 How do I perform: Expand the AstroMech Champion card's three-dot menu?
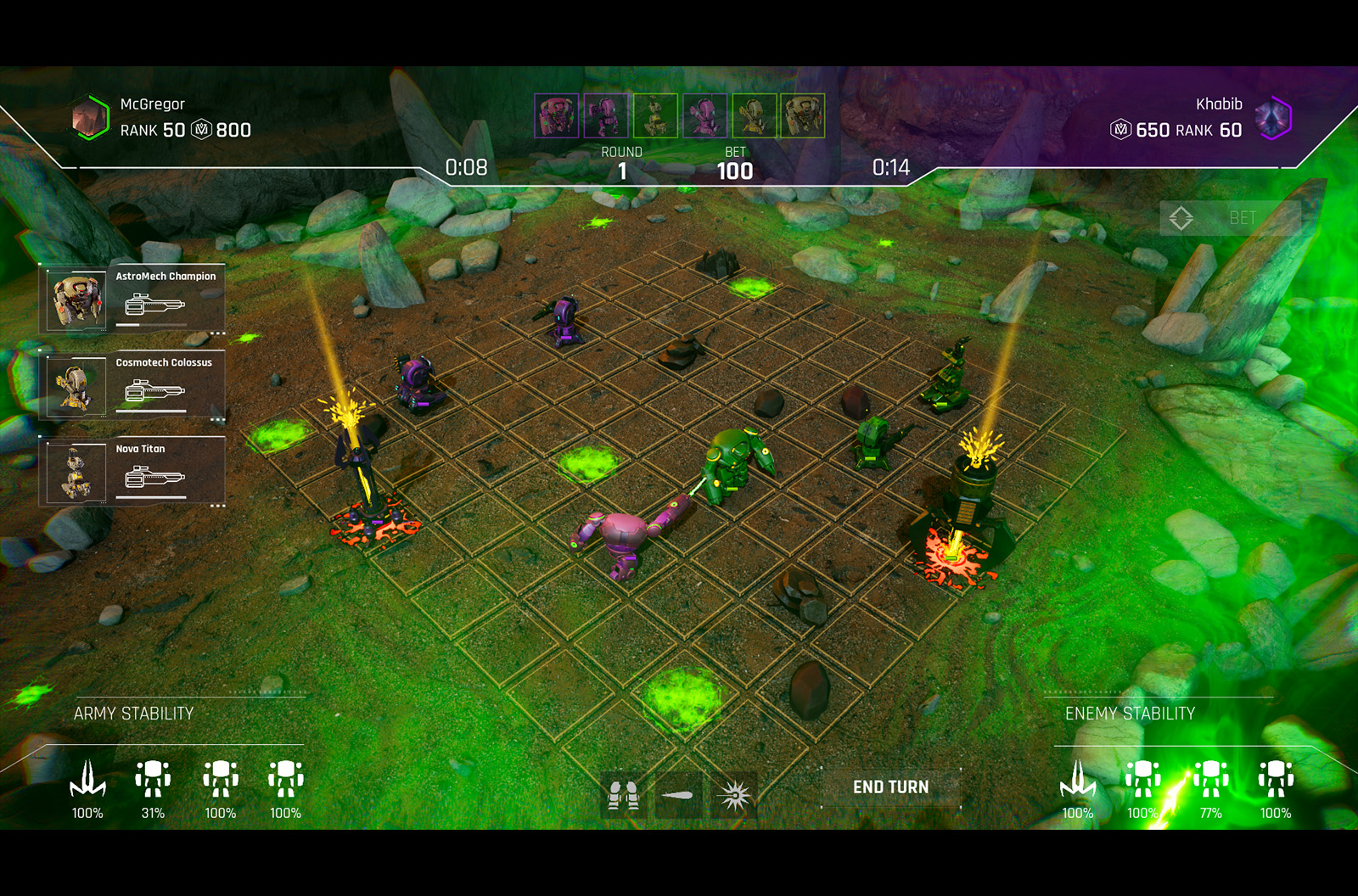tap(217, 333)
